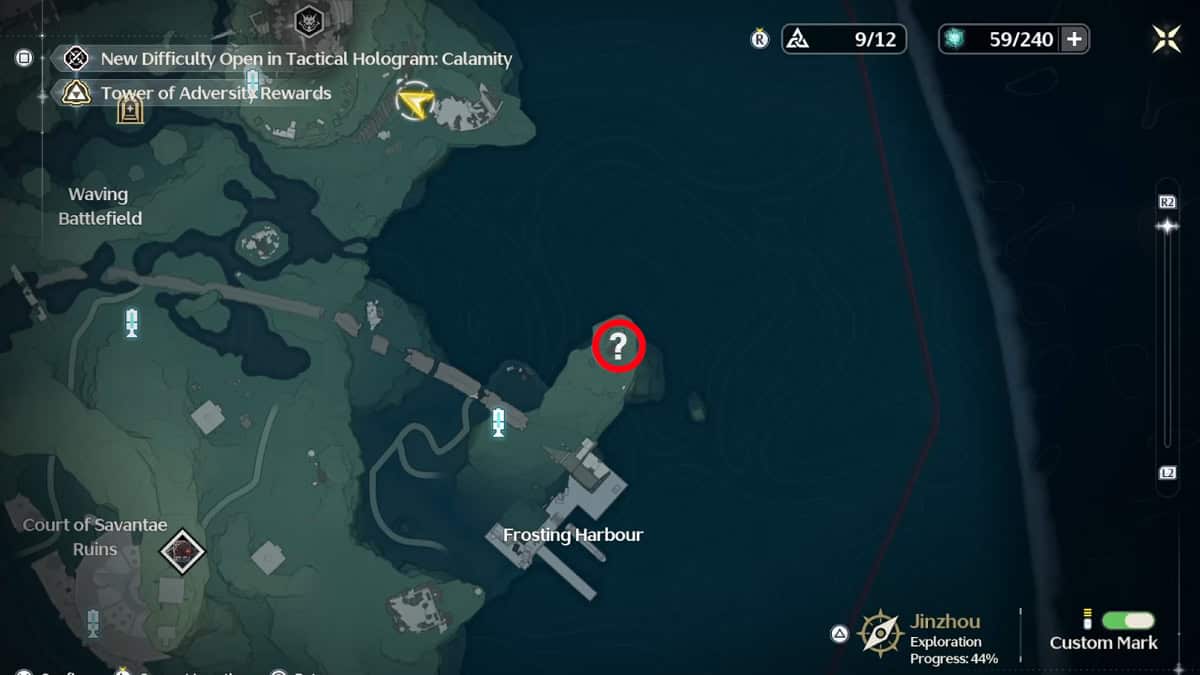1200x675 pixels.
Task: Open the Tower of Adversity Rewards notice
Action: [216, 93]
